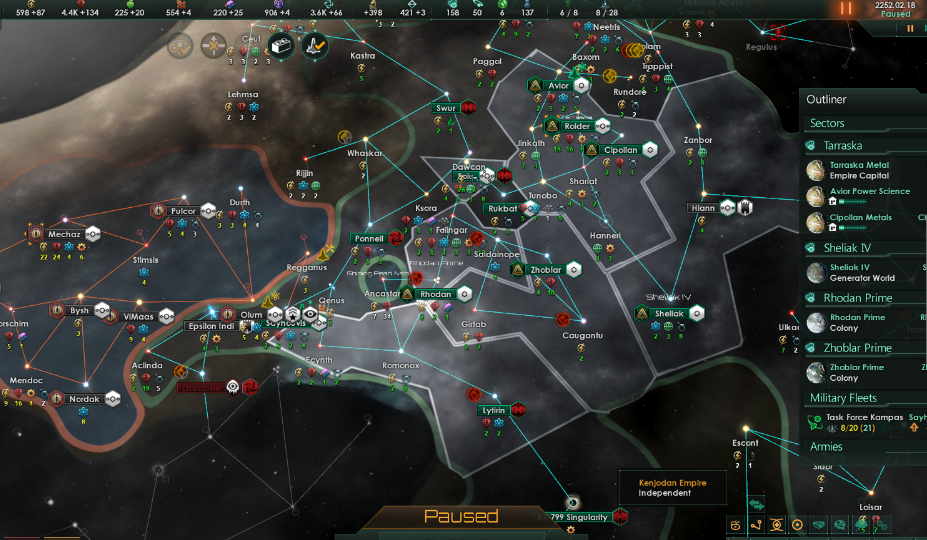The height and width of the screenshot is (540, 927).
Task: Click the white brick notification icon
Action: coord(281,45)
